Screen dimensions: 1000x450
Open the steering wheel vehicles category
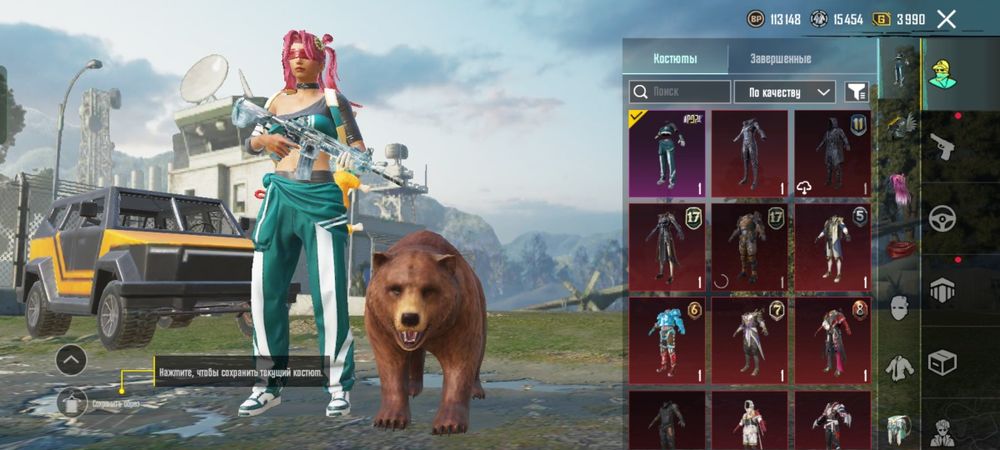pos(943,218)
